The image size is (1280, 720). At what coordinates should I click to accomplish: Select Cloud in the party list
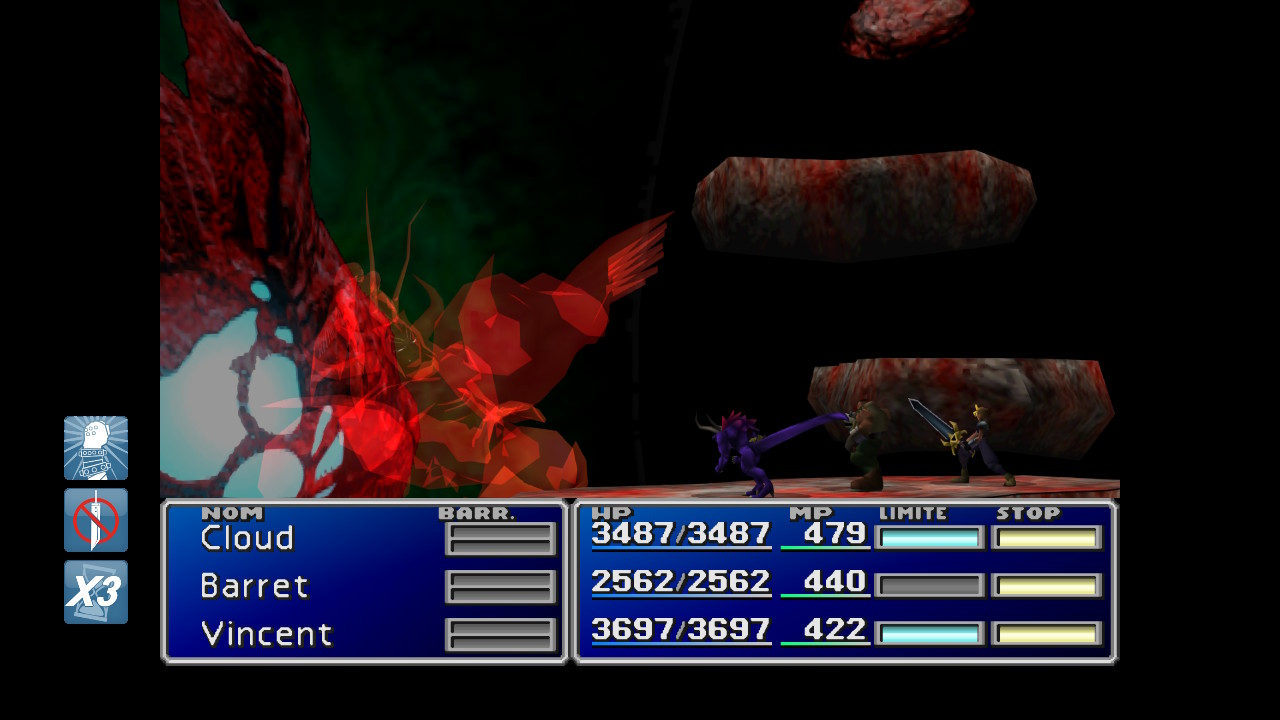pyautogui.click(x=248, y=538)
